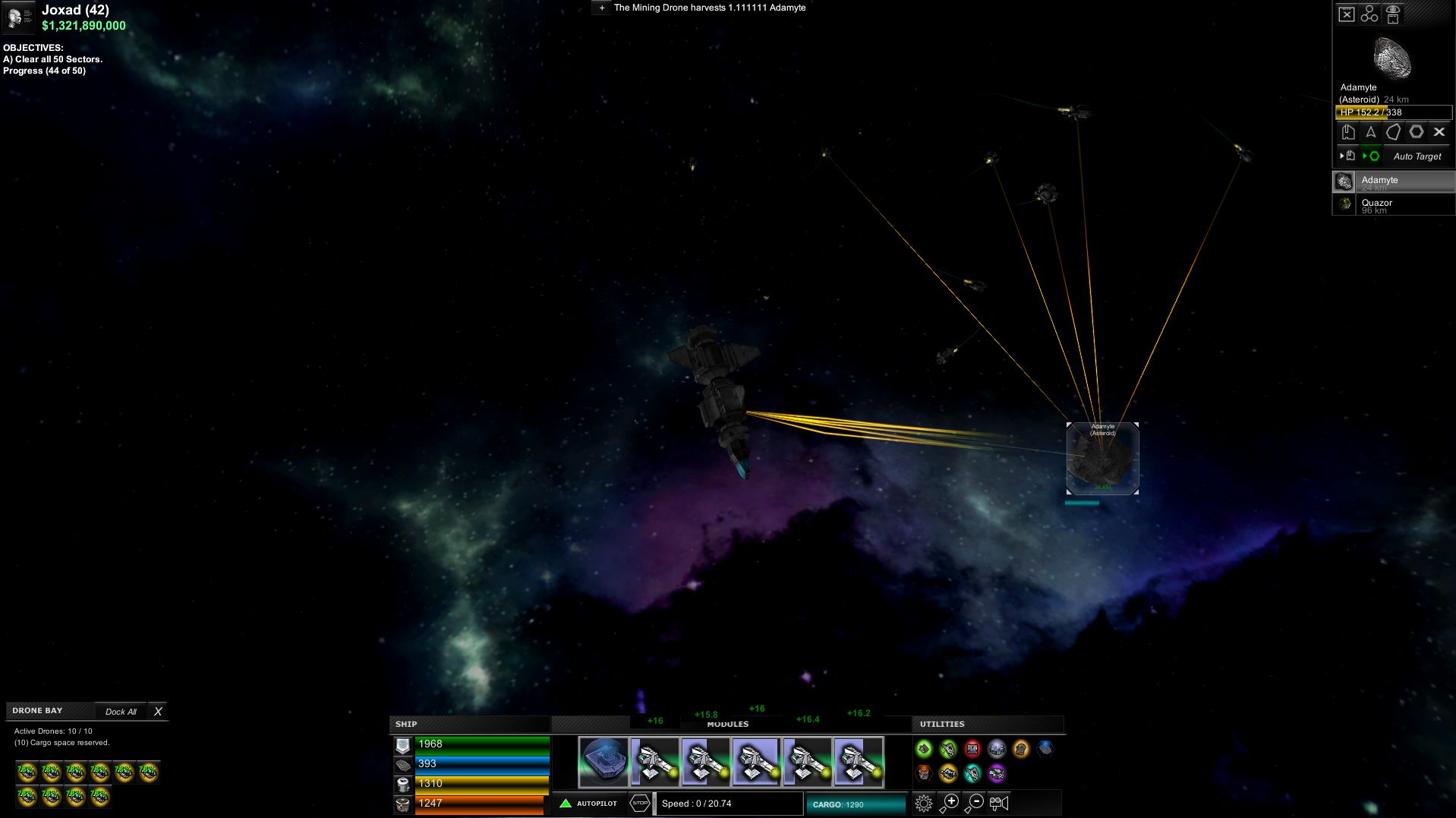Click the blue hexagonal utility slot

pos(1045,749)
